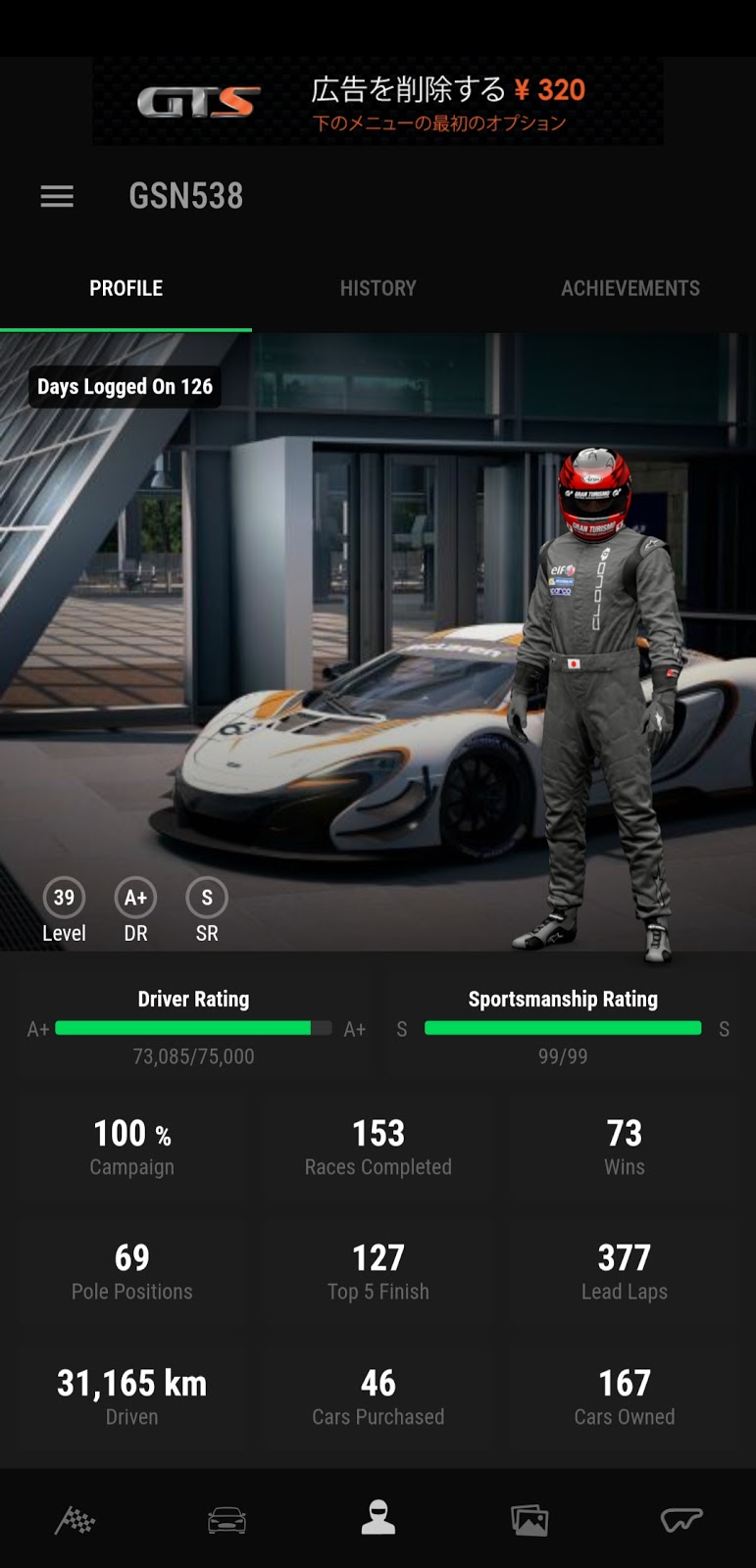Image resolution: width=756 pixels, height=1568 pixels.
Task: Select the driver profile bottom icon
Action: pyautogui.click(x=378, y=1518)
